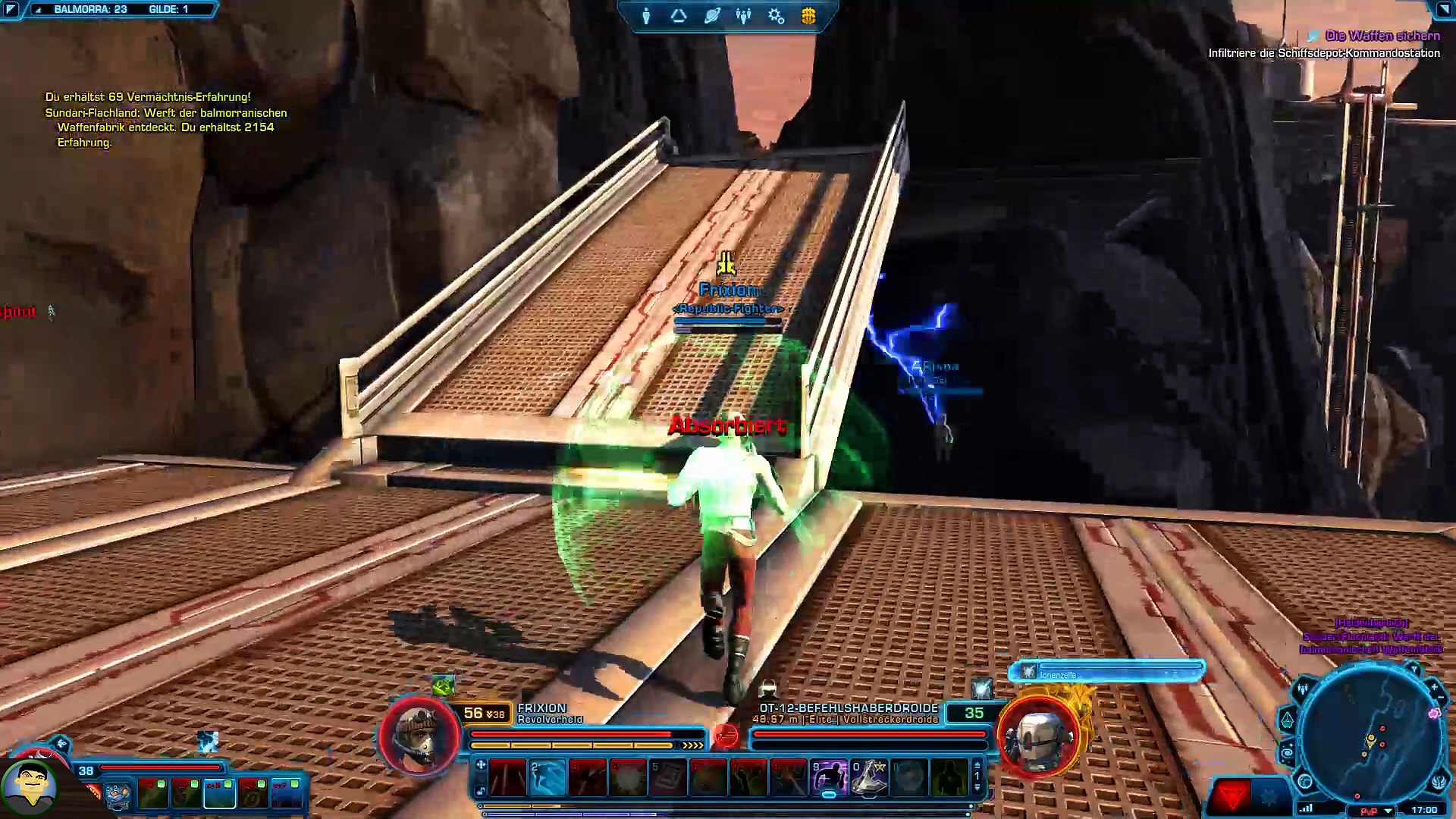Use the sprint ability in slot 9
Viewport: 1456px width, 819px height.
[x=829, y=778]
